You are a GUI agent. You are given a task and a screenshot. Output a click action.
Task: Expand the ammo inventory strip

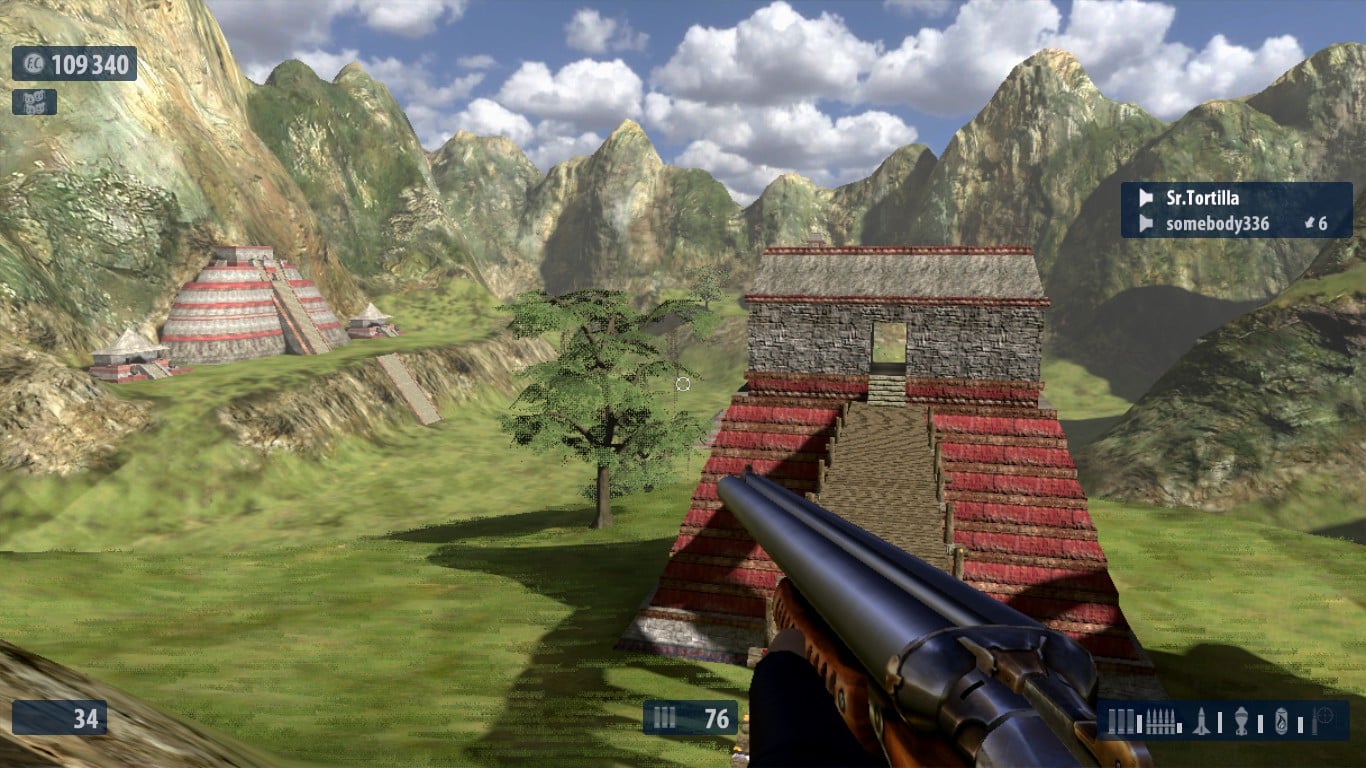coord(1225,720)
